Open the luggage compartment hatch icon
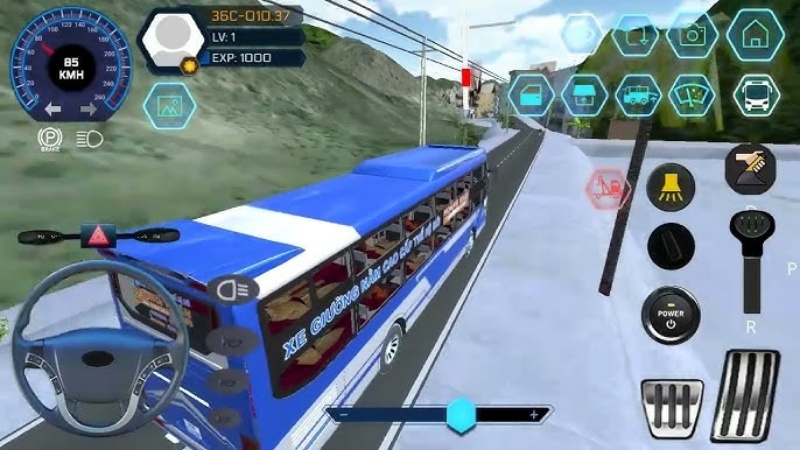This screenshot has height=450, width=800. click(x=585, y=96)
